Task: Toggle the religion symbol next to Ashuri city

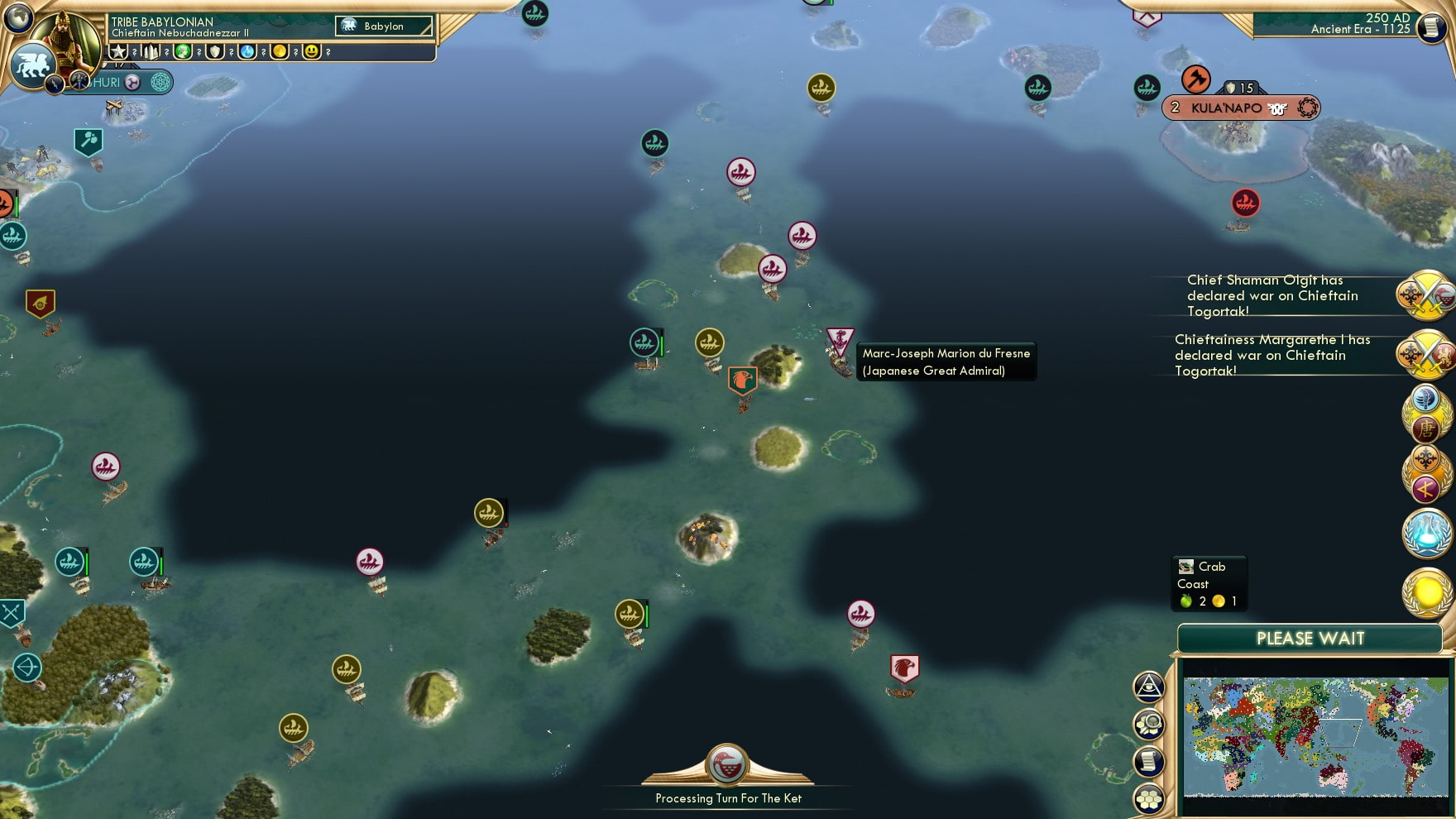Action: (x=132, y=84)
